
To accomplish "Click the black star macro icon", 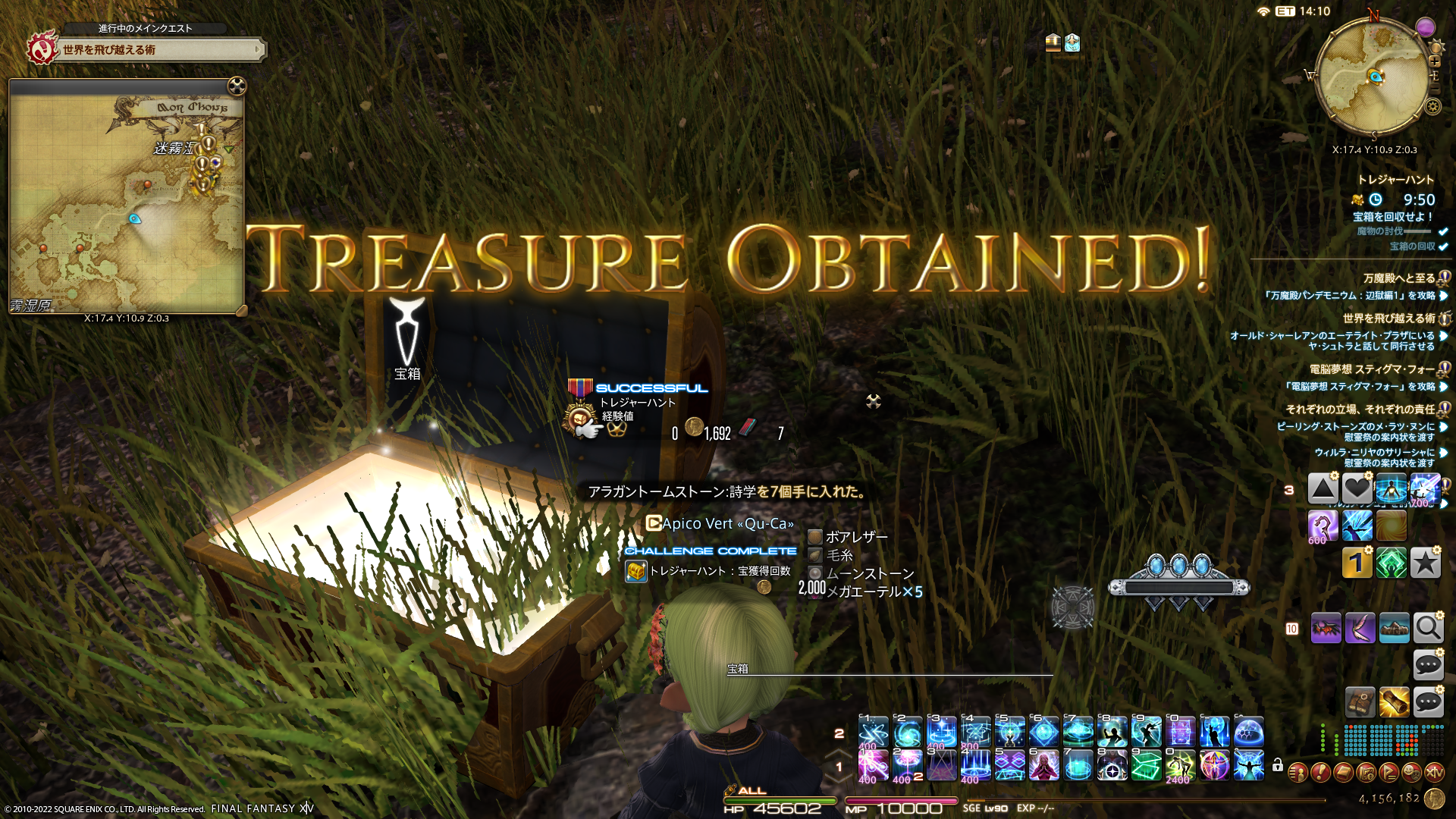I will coord(1426,563).
